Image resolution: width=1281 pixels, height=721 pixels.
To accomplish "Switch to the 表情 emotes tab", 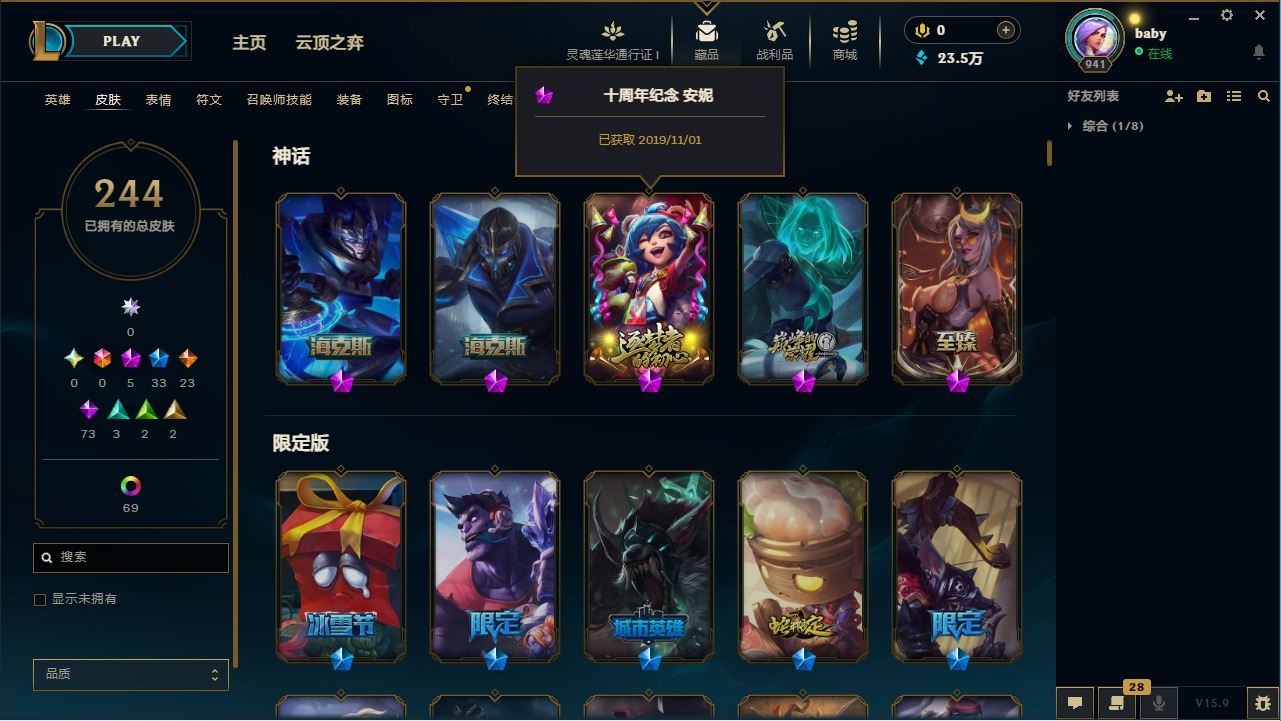I will pyautogui.click(x=158, y=100).
